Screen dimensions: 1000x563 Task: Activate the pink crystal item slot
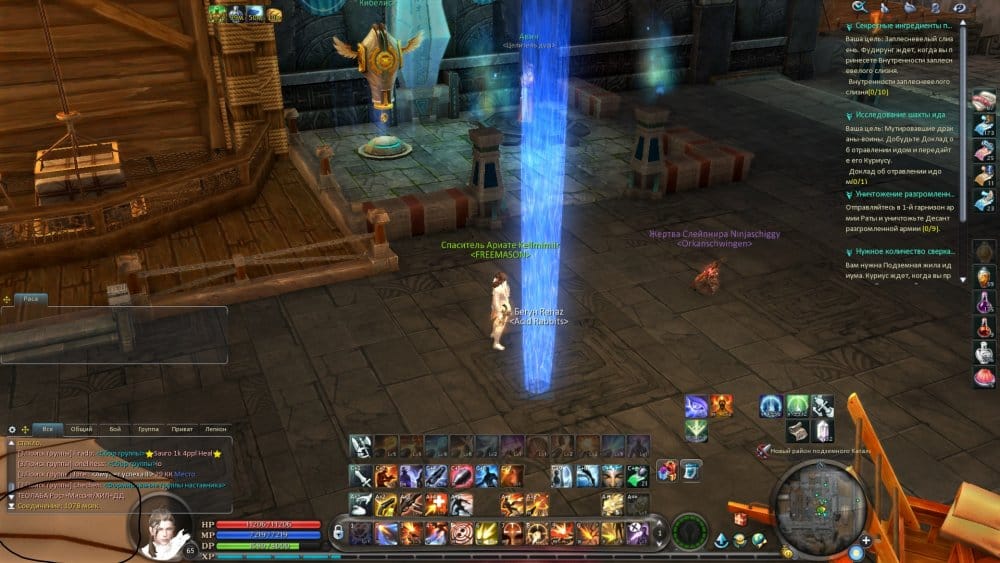822,431
